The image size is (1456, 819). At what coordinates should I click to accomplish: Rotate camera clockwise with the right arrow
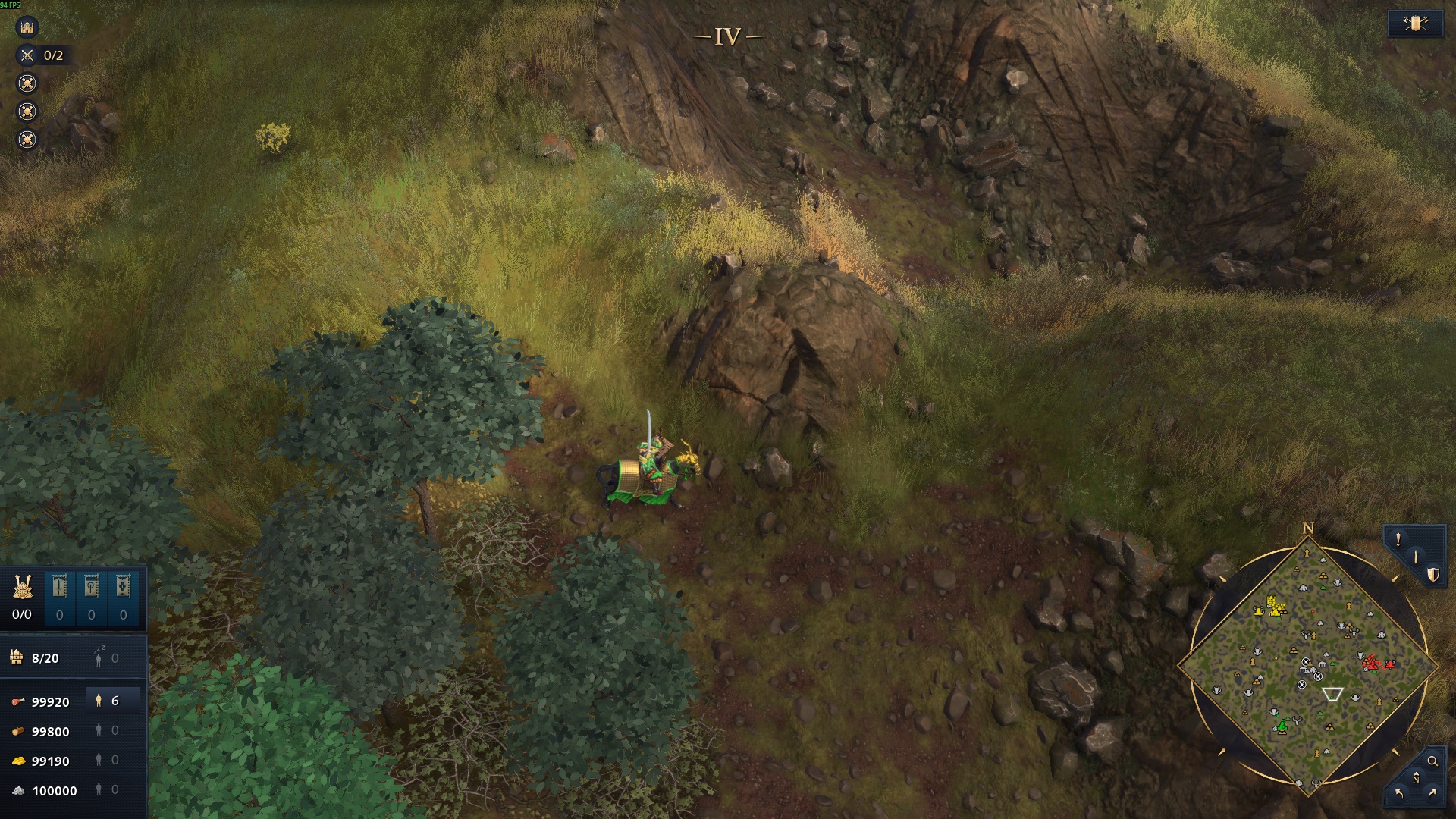click(1432, 794)
